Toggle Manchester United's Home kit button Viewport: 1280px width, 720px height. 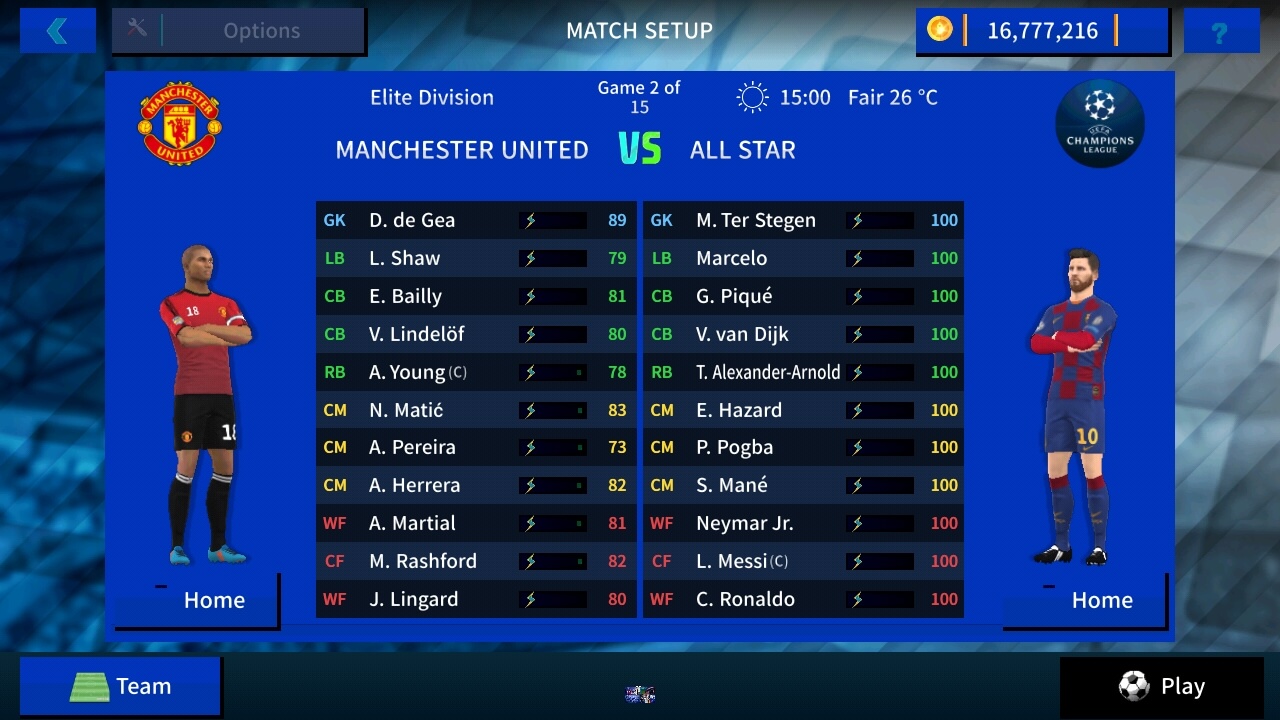(198, 600)
